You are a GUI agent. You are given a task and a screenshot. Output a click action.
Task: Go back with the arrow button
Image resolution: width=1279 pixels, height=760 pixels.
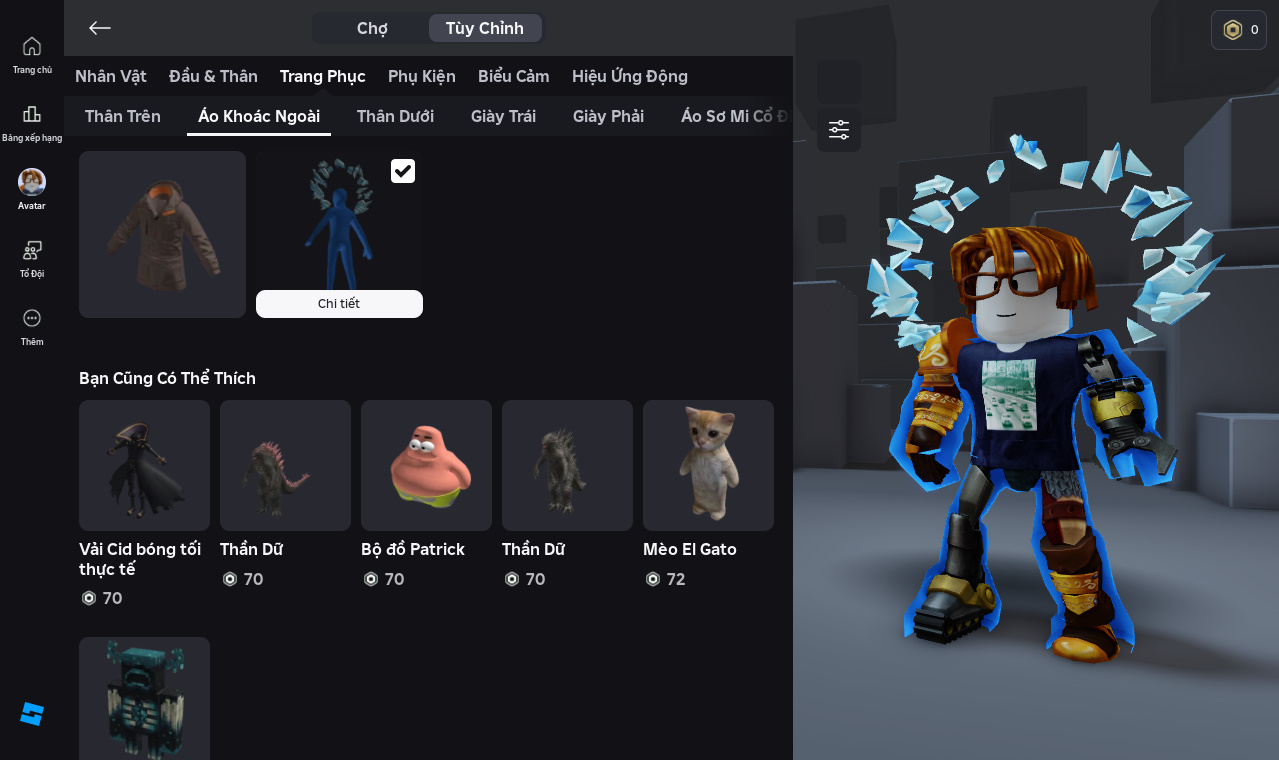[99, 28]
